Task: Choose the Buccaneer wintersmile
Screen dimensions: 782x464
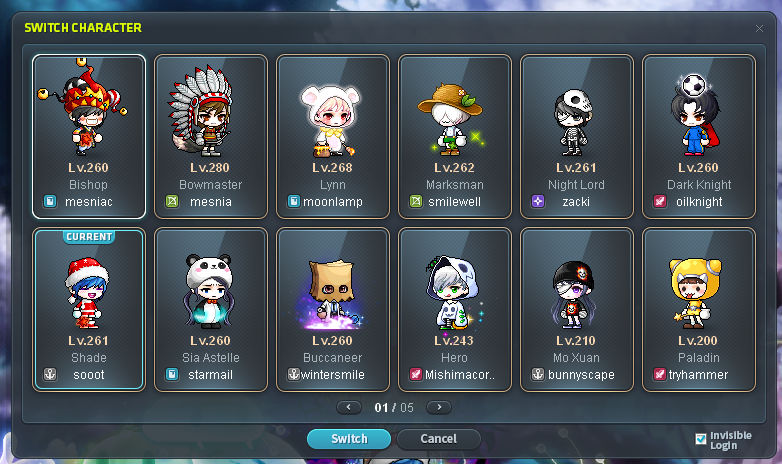Action: 333,309
